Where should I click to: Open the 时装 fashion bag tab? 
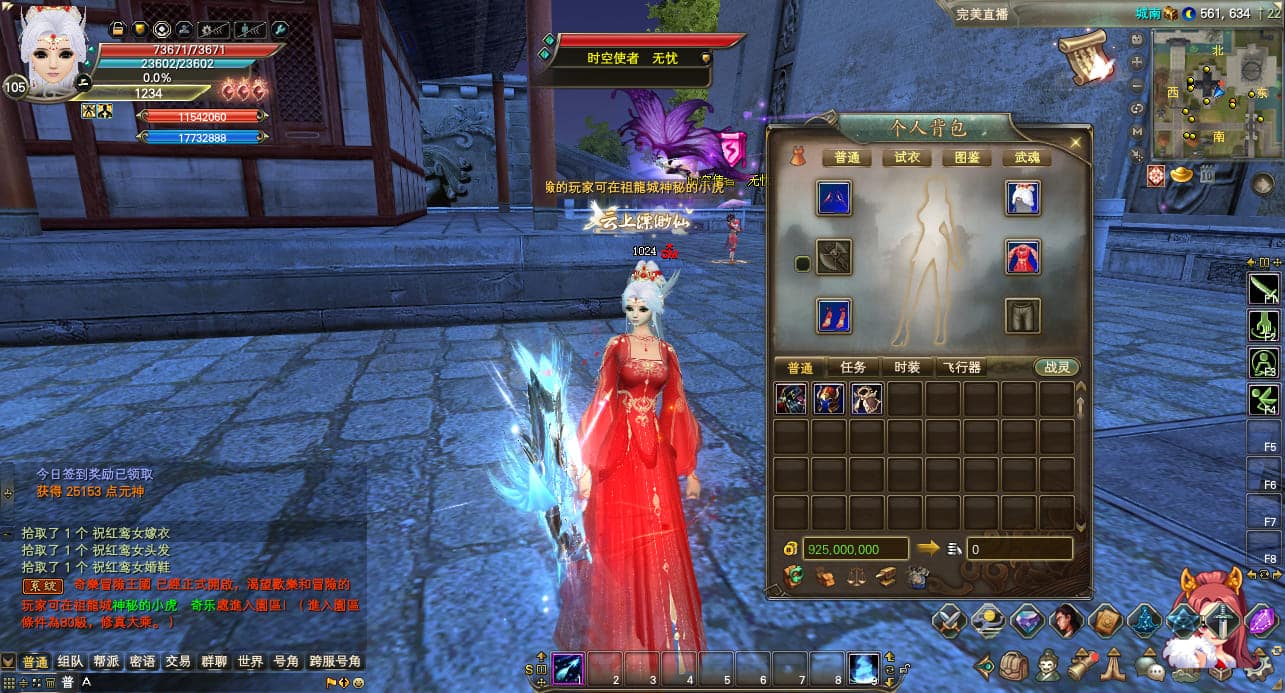(x=907, y=367)
